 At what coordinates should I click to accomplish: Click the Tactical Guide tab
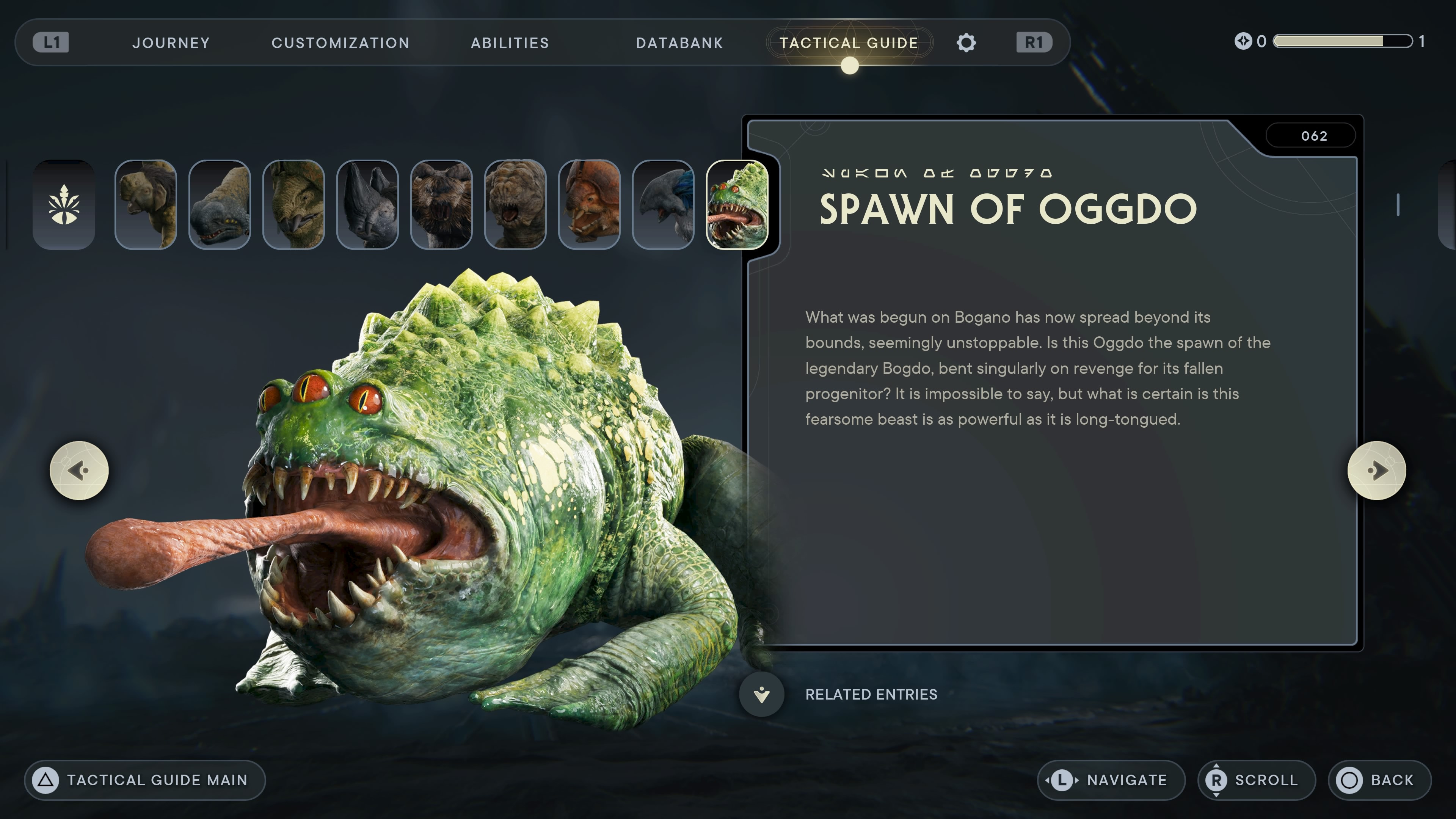point(849,43)
